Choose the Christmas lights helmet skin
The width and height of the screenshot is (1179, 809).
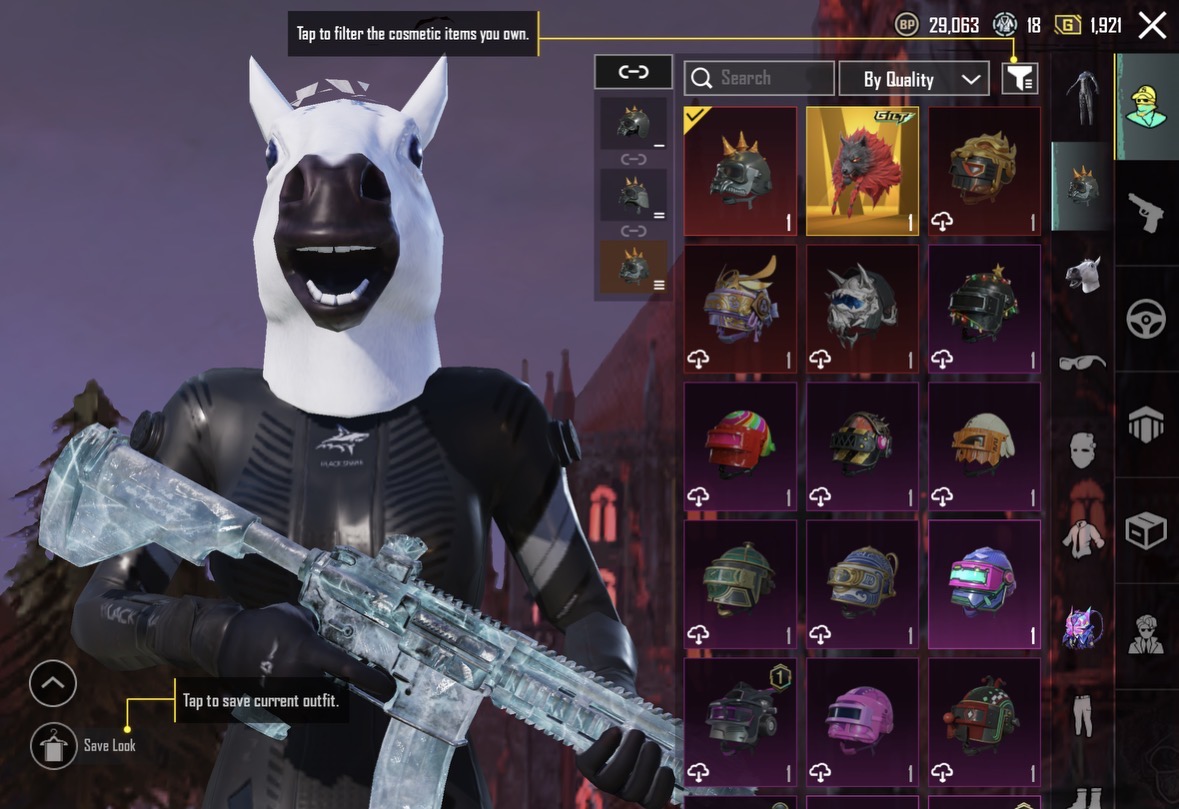pos(984,308)
